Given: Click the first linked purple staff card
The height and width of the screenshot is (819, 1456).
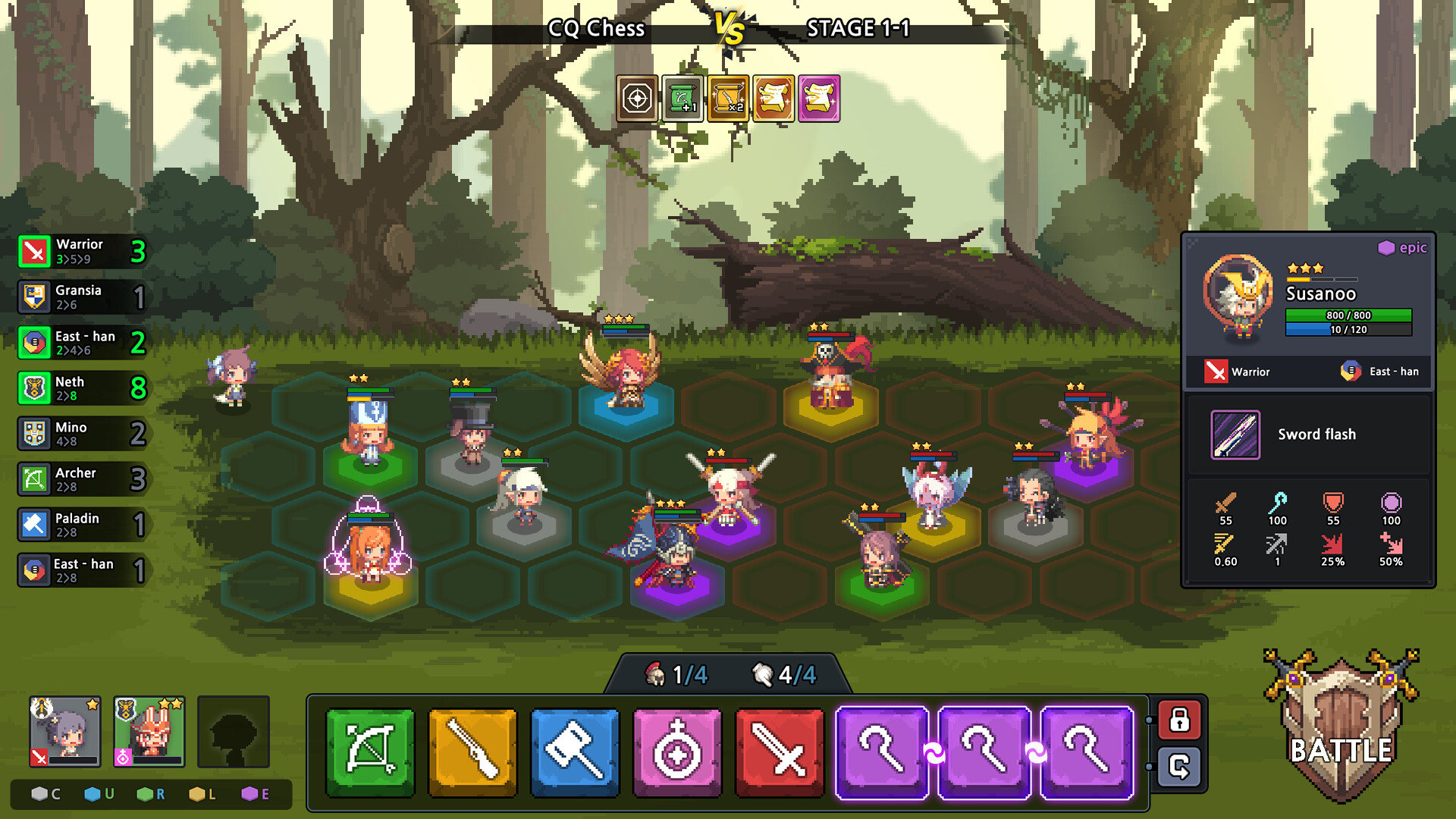Looking at the screenshot, I should click(x=882, y=751).
